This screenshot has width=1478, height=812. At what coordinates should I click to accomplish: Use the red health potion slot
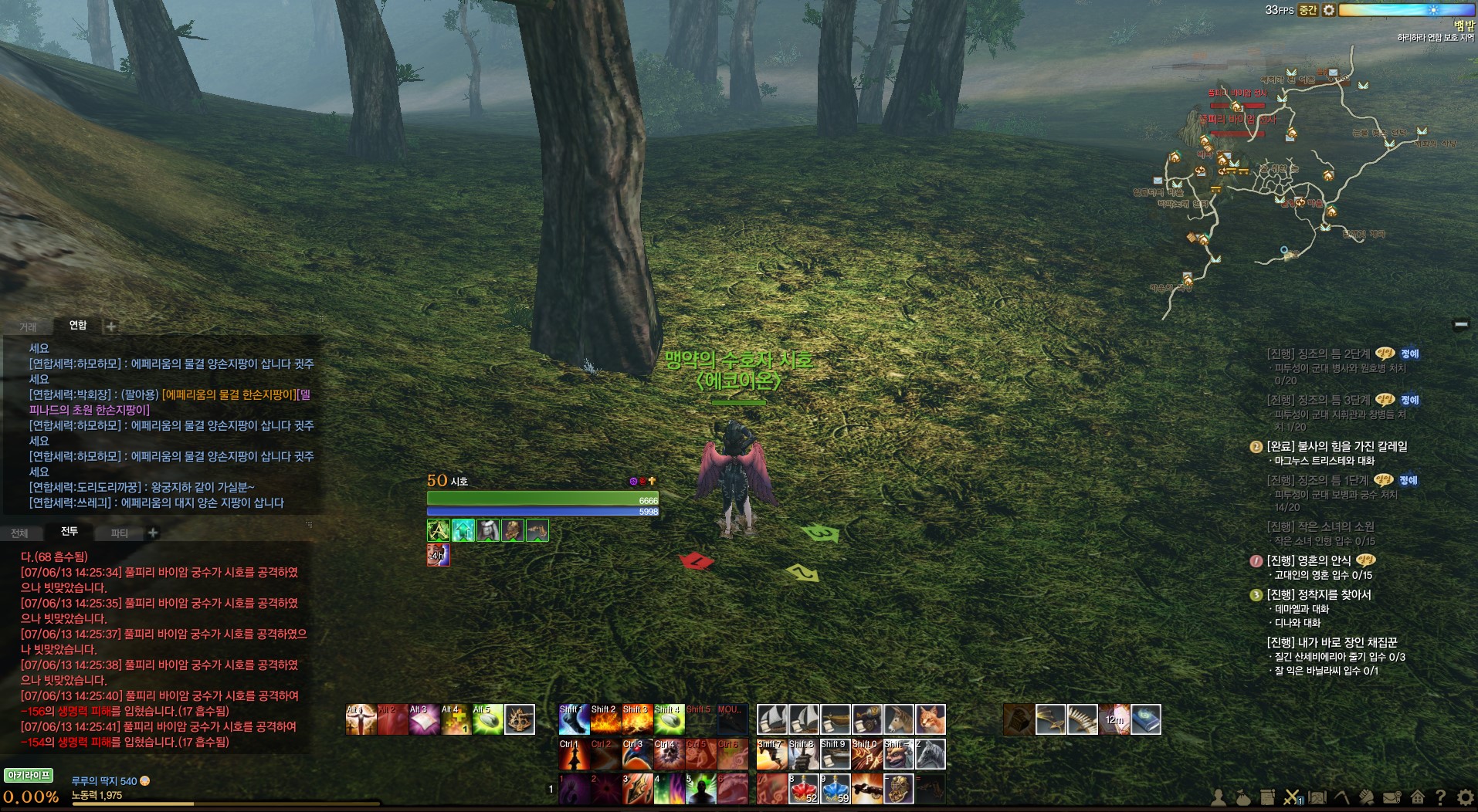(x=803, y=789)
